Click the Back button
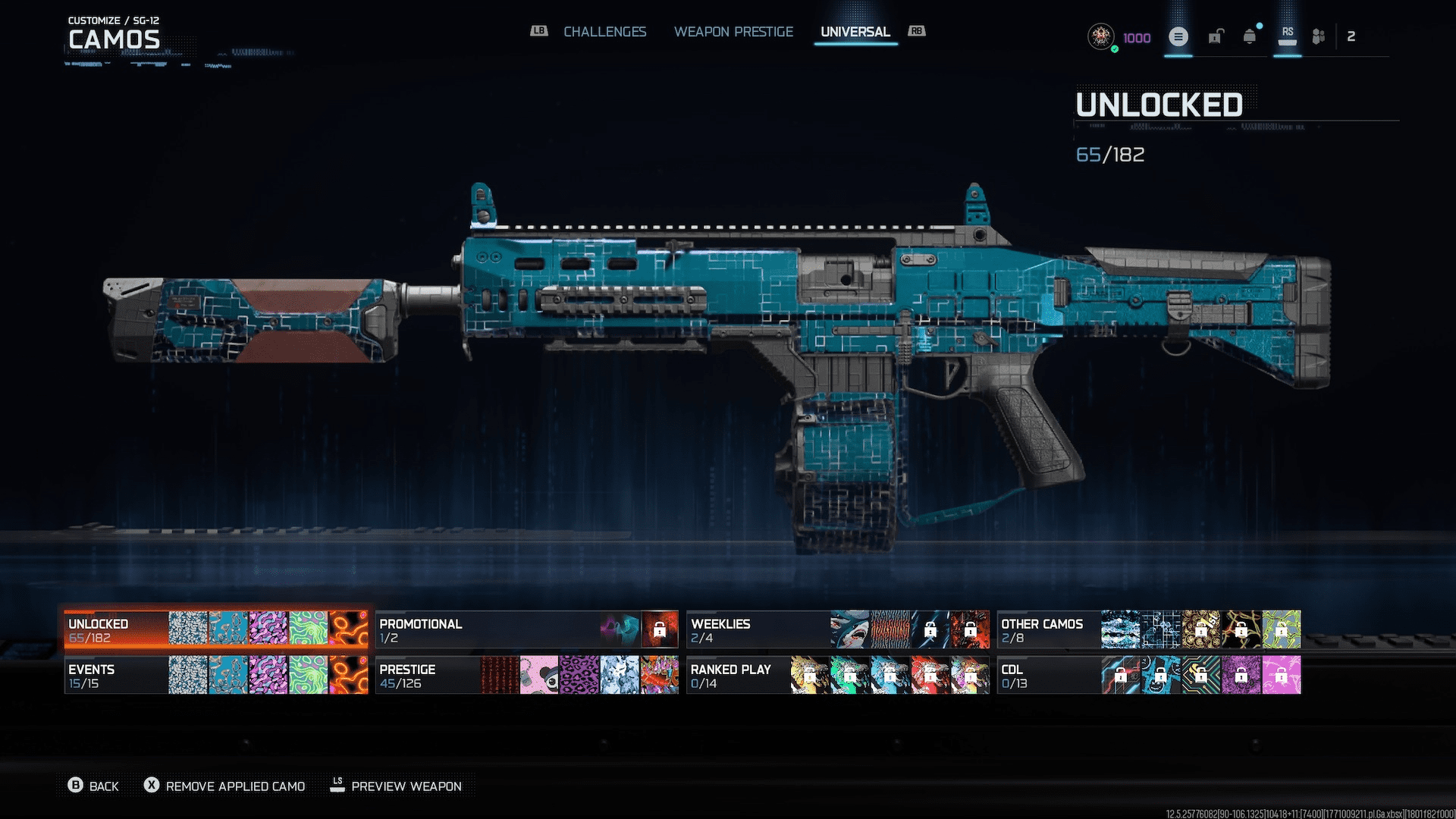 94,786
